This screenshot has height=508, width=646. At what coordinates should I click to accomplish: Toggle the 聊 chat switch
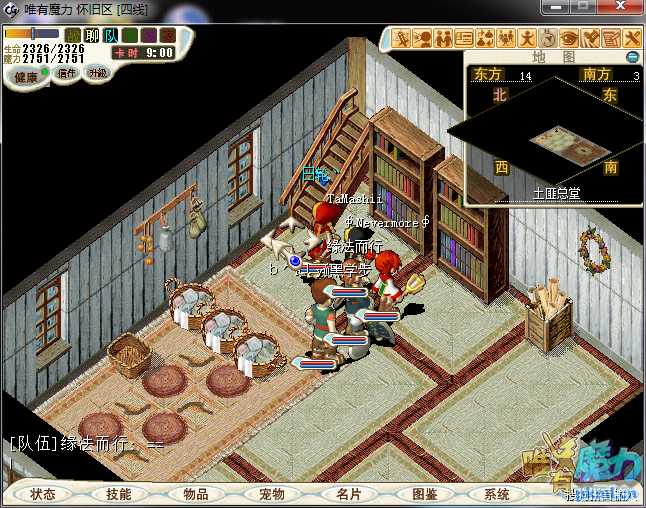click(92, 36)
